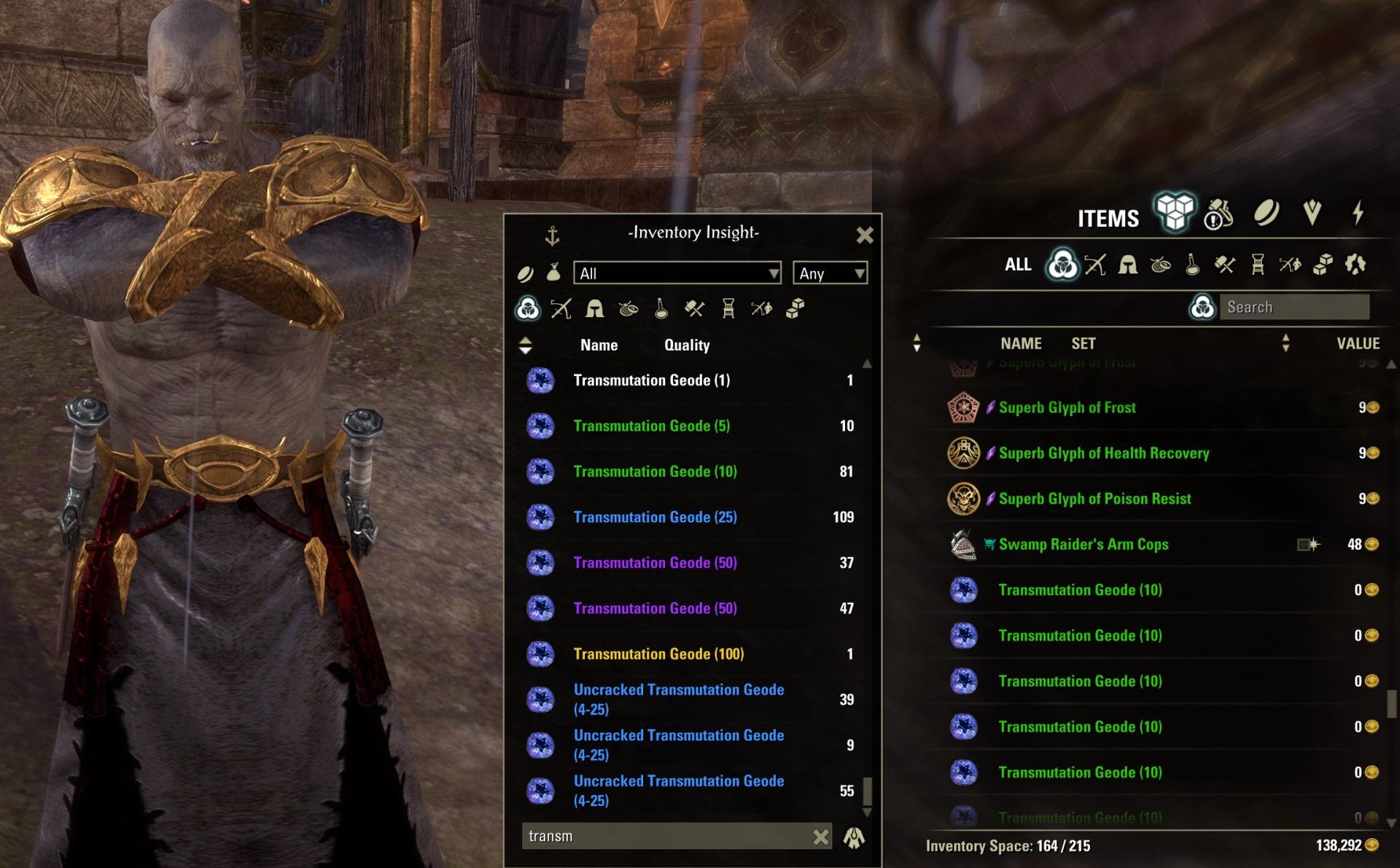Filter inventory by armor helmet icon

pos(1127,265)
